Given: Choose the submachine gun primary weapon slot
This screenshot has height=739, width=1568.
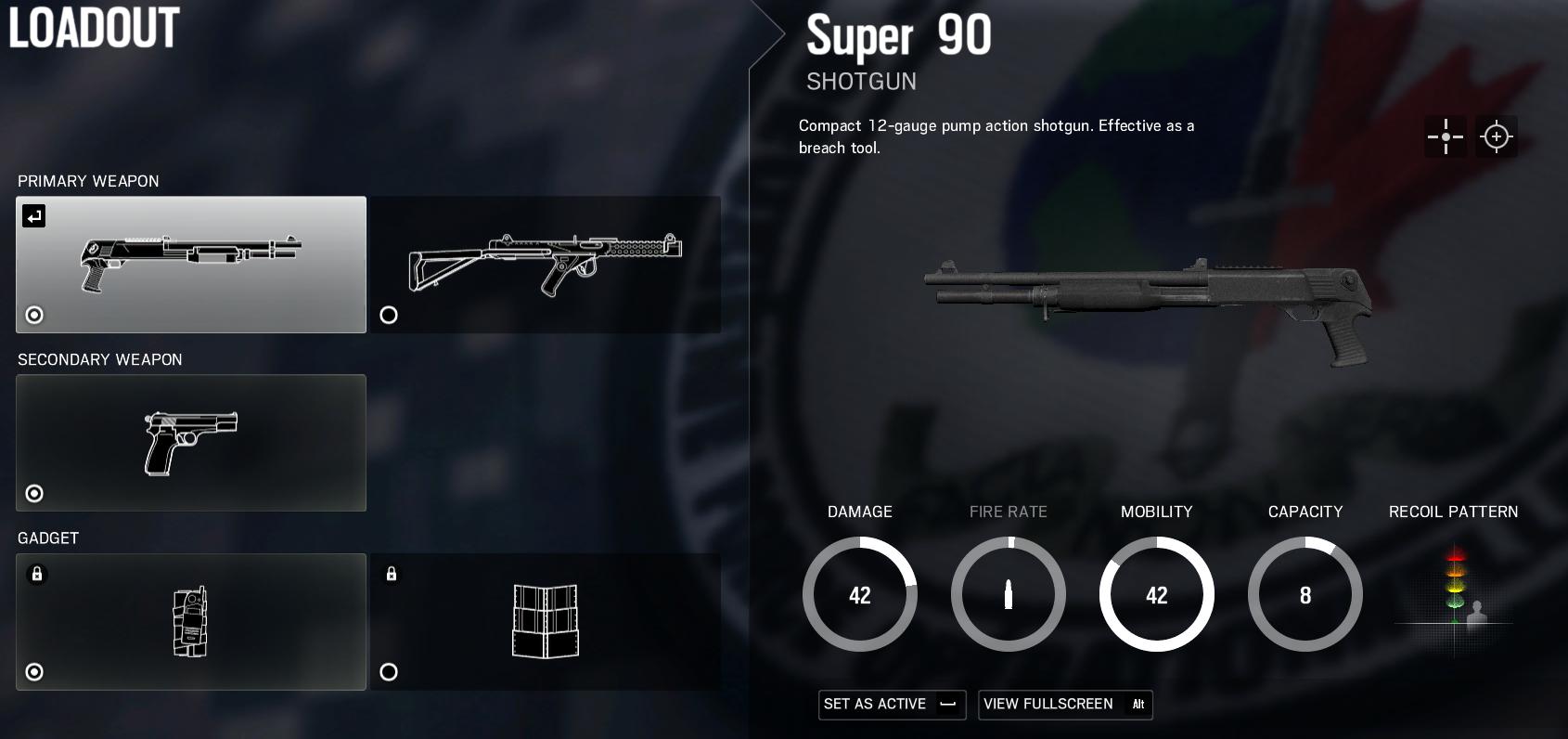Looking at the screenshot, I should [546, 265].
